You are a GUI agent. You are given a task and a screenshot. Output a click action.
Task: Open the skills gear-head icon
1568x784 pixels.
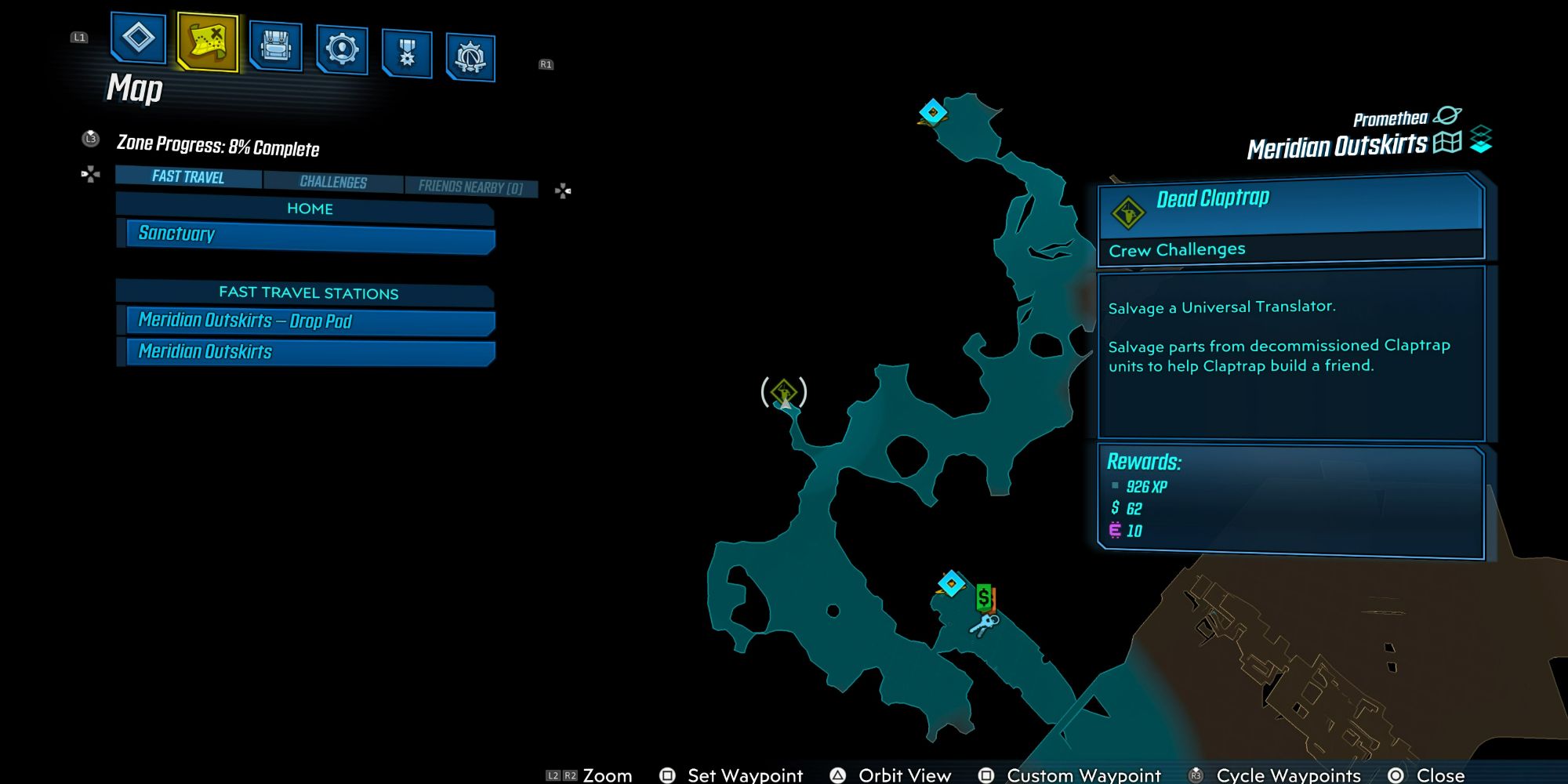[341, 49]
